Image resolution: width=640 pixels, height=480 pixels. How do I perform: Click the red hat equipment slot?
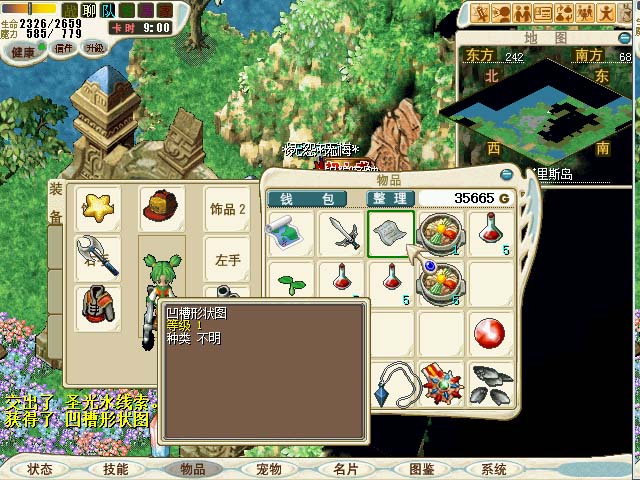[x=160, y=208]
